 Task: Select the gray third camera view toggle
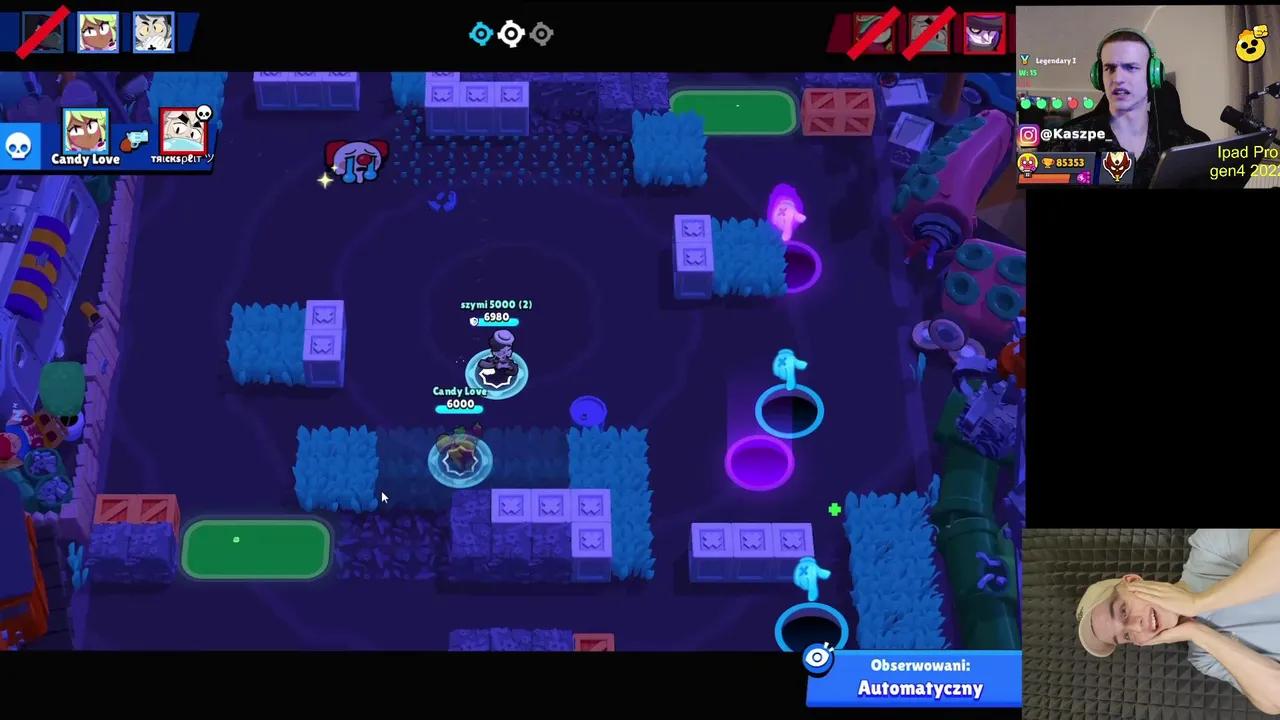(541, 34)
